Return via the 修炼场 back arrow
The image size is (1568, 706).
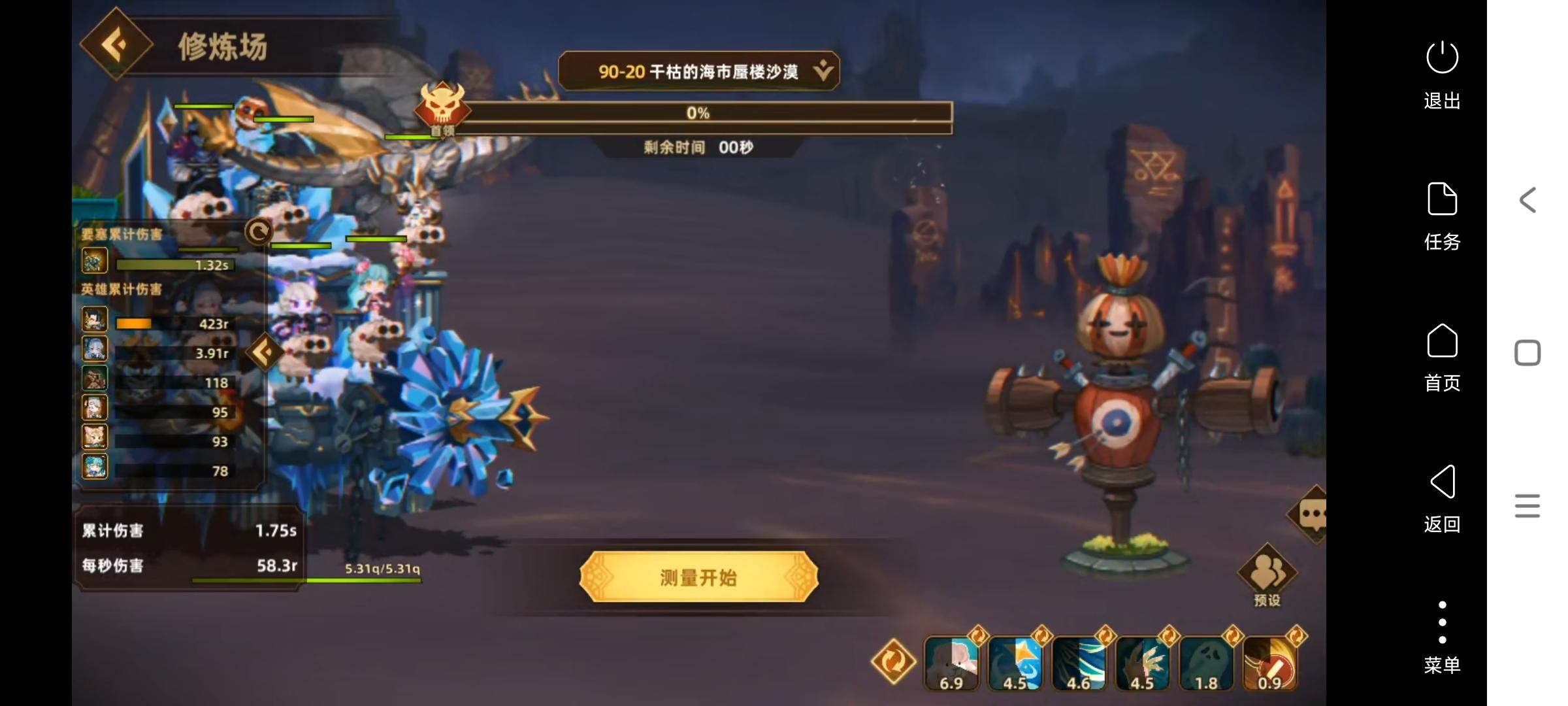pos(115,45)
